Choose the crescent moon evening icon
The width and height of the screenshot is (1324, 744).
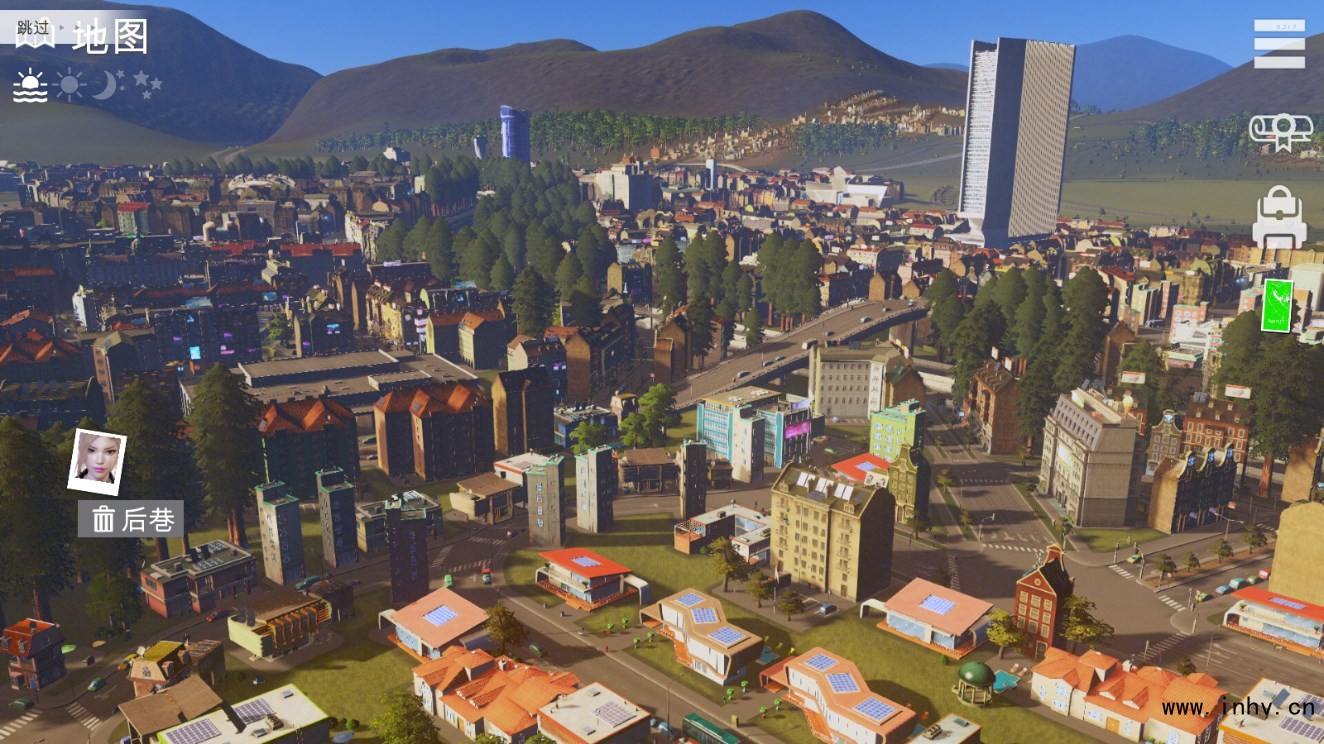pos(107,84)
